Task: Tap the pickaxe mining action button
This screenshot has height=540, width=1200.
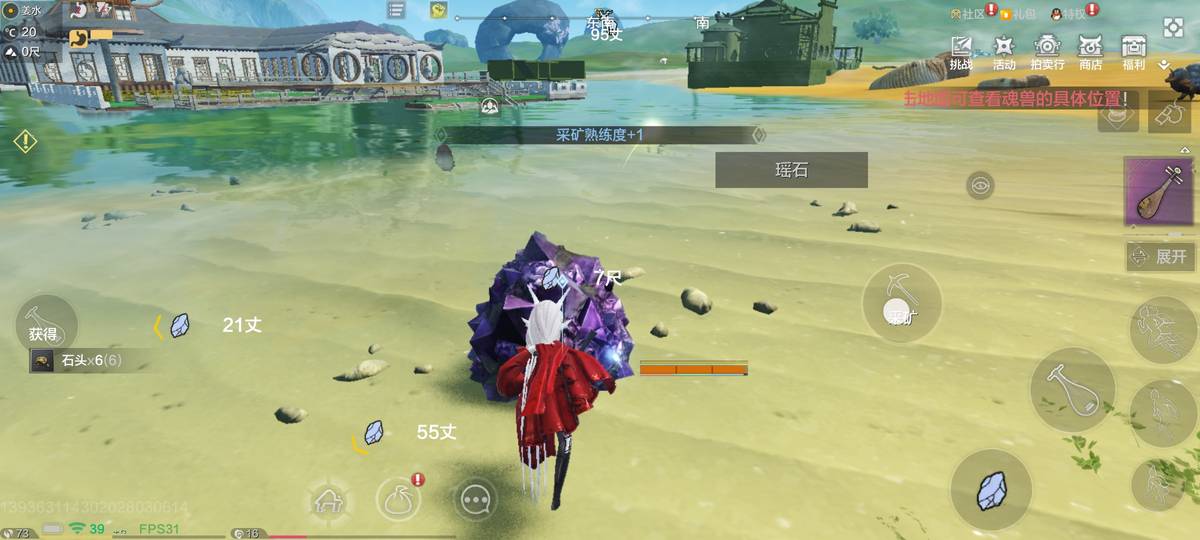Action: pos(902,304)
